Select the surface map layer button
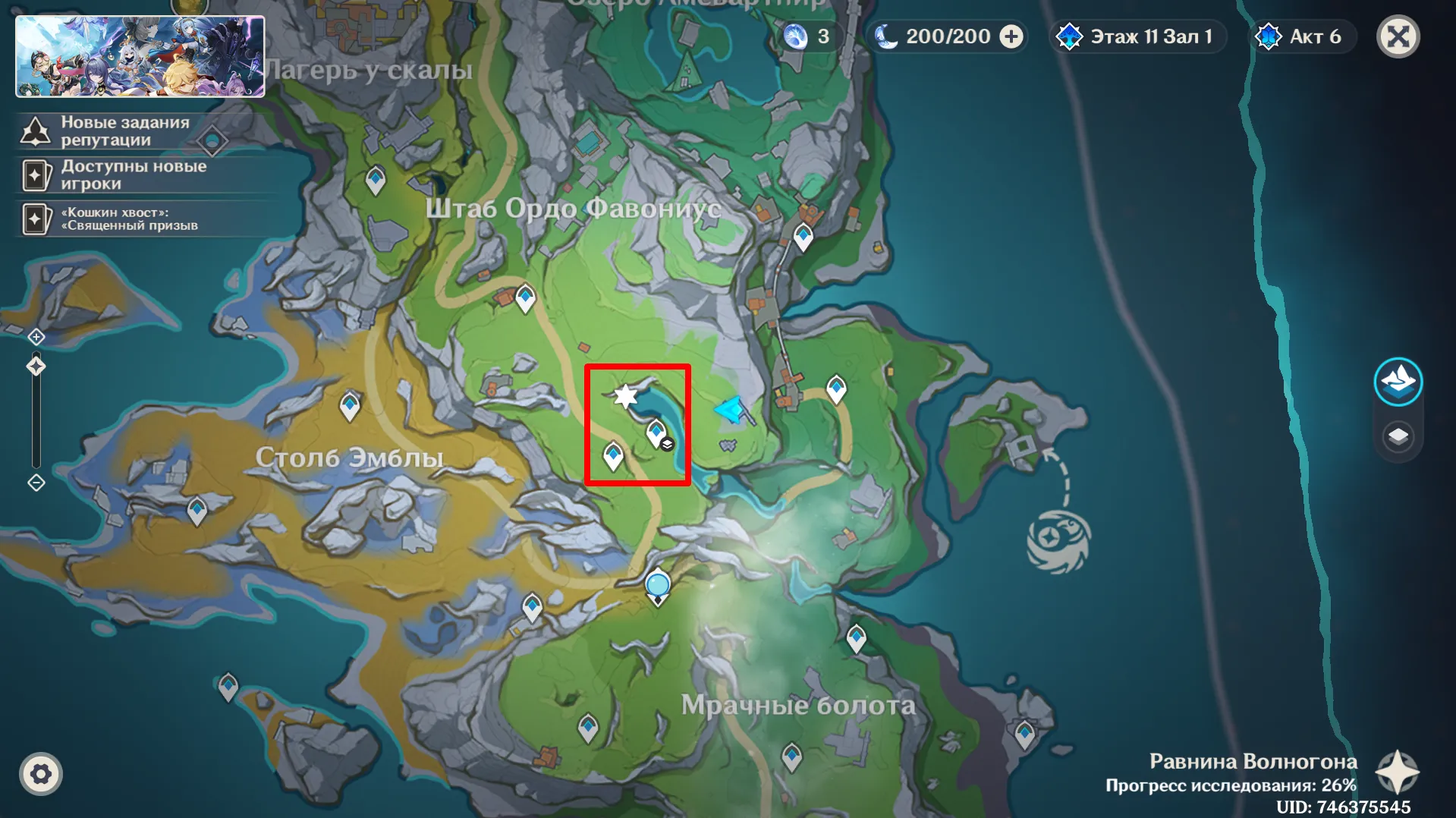Screen dimensions: 1456x818 tap(1398, 381)
